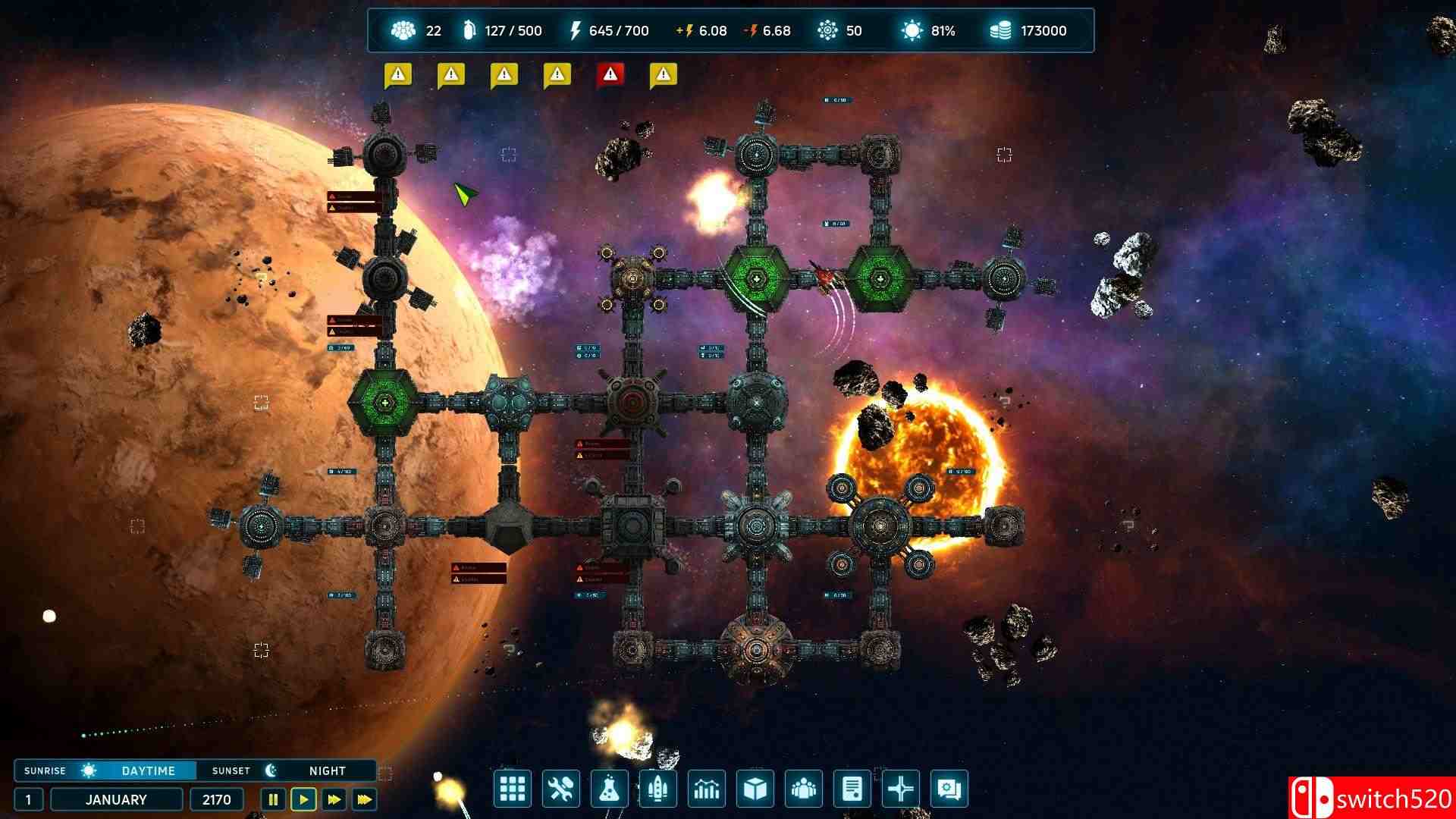The height and width of the screenshot is (819, 1456).
Task: Open the chat bubble settings panel
Action: click(x=949, y=789)
